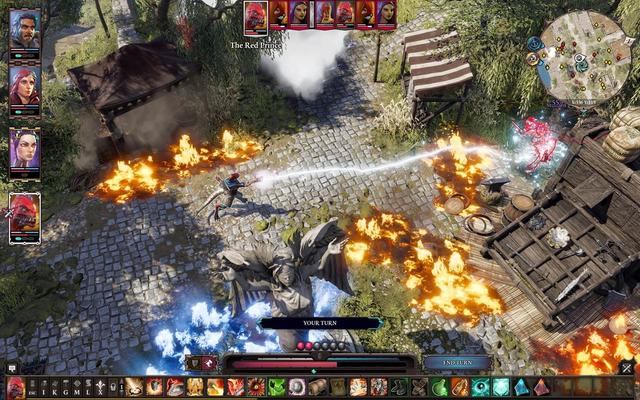The width and height of the screenshot is (640, 400).
Task: Click the Red Prince portrait beside the hotbar
Action: pos(15,388)
